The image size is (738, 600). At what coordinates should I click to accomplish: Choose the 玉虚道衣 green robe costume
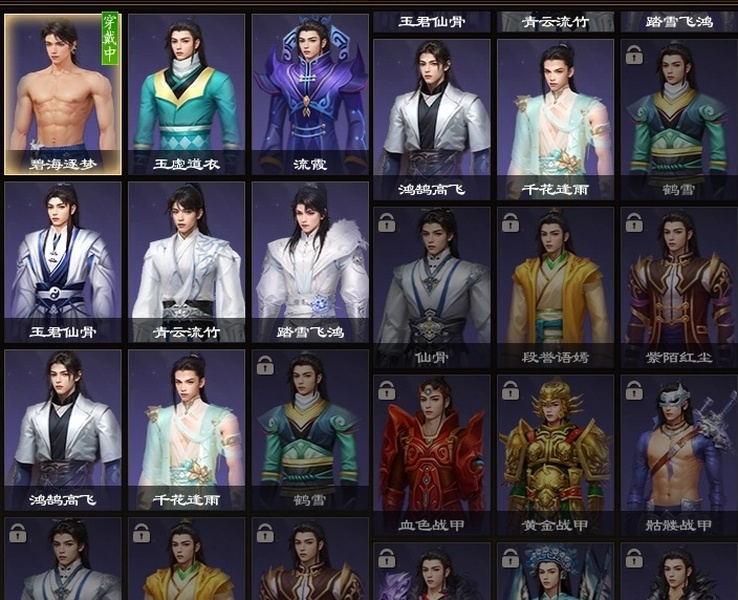point(186,94)
